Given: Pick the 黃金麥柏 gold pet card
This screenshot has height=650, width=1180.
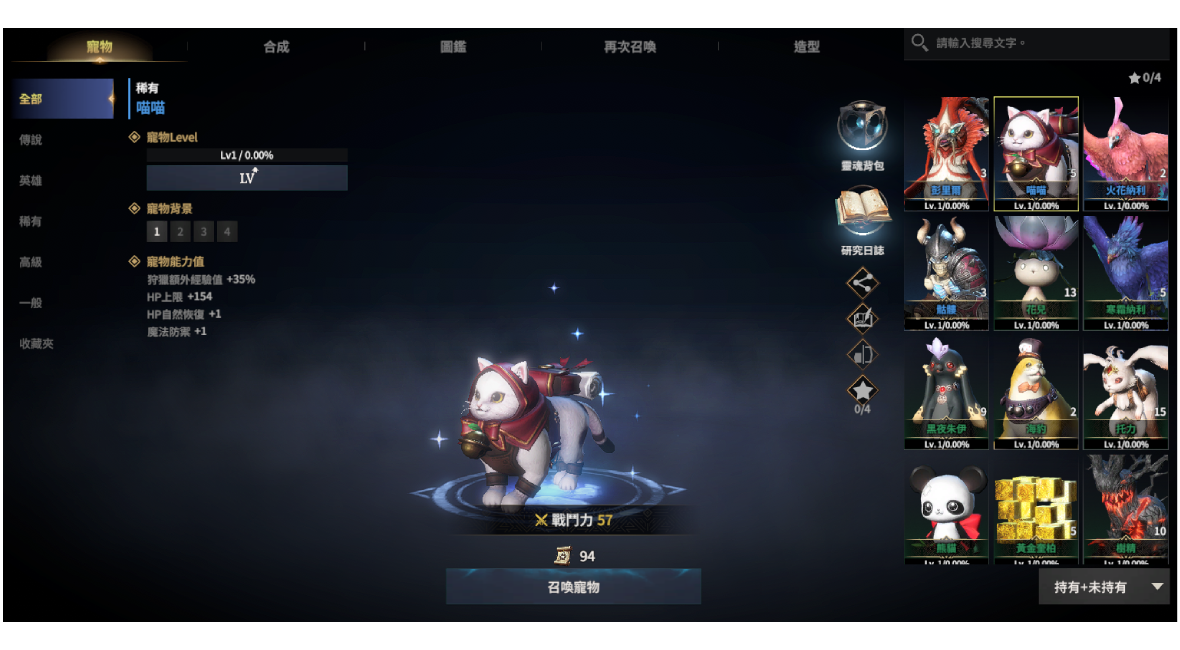Looking at the screenshot, I should point(1036,510).
